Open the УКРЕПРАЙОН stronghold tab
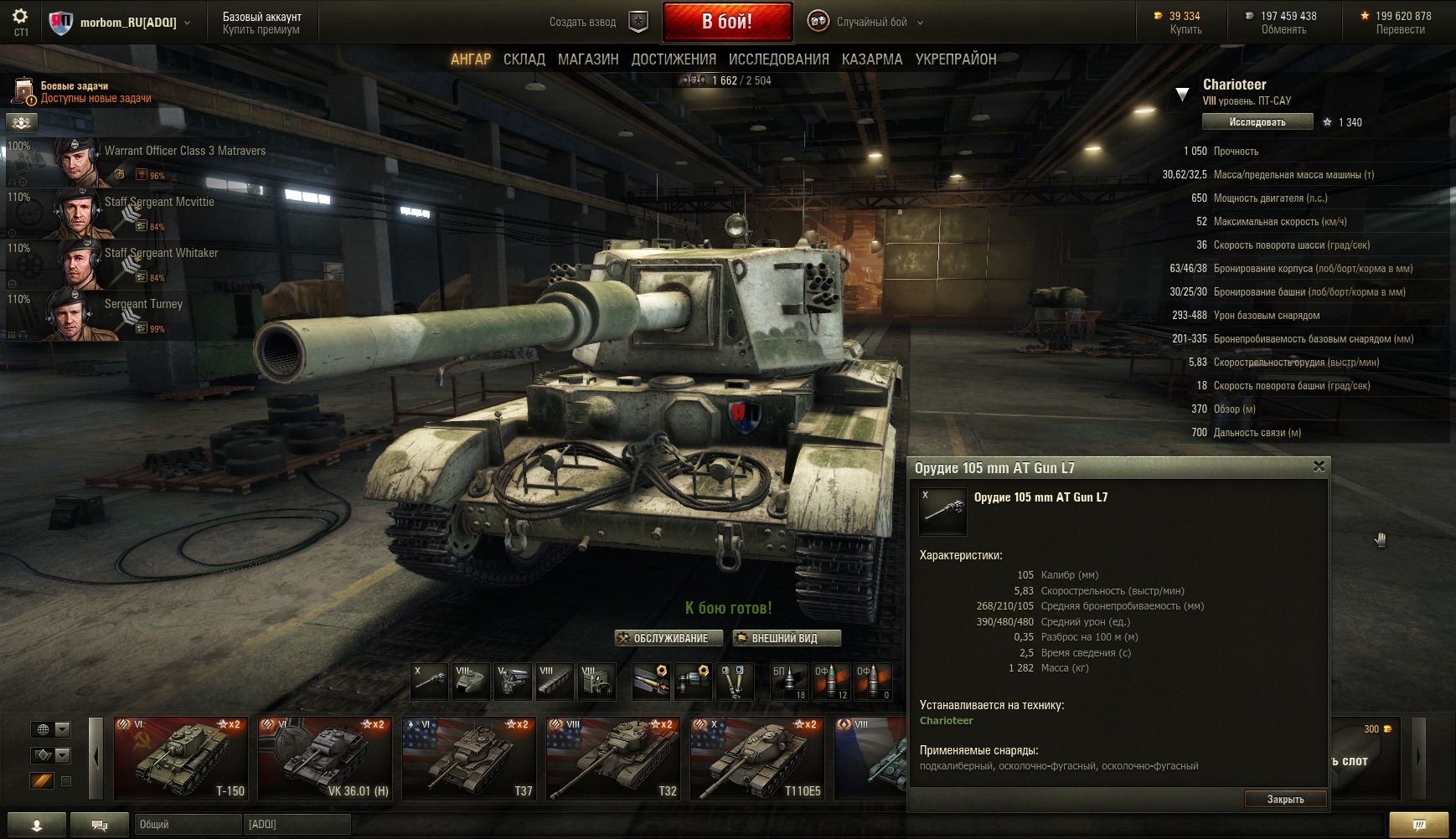This screenshot has width=1456, height=839. 956,59
